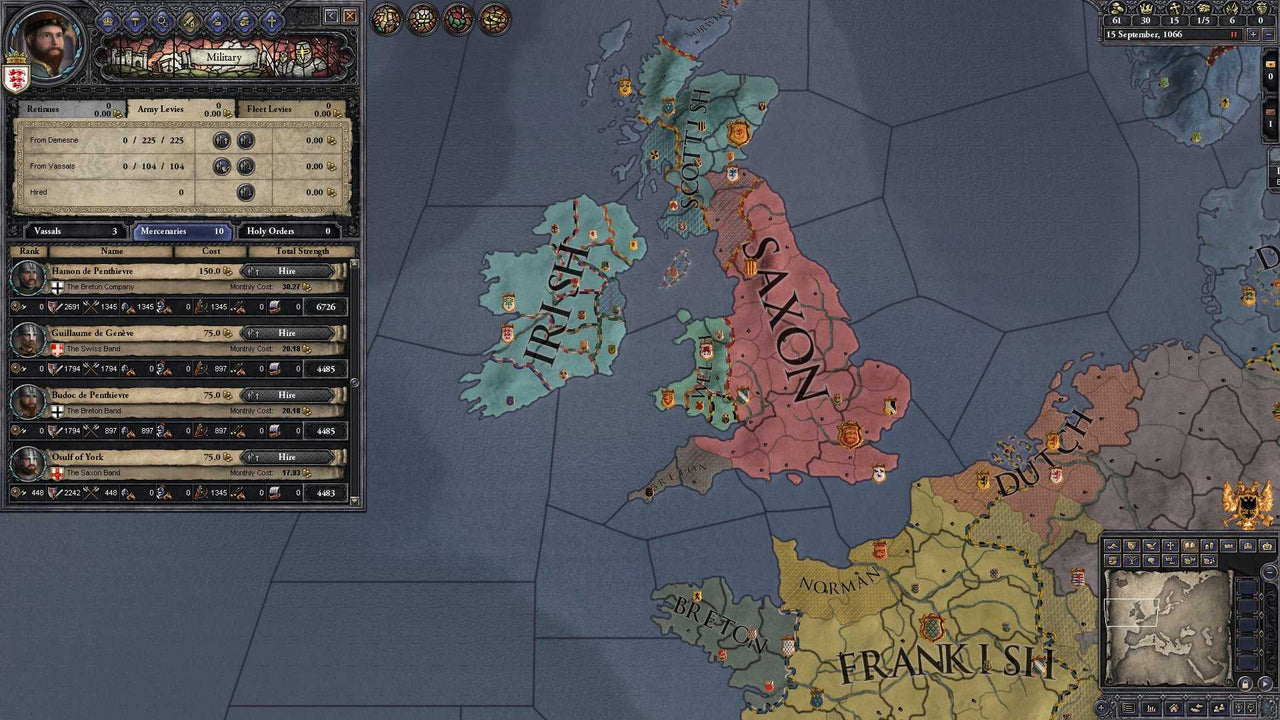
Task: Hire Budoc de Penthievre's Breton Band
Action: pos(287,395)
